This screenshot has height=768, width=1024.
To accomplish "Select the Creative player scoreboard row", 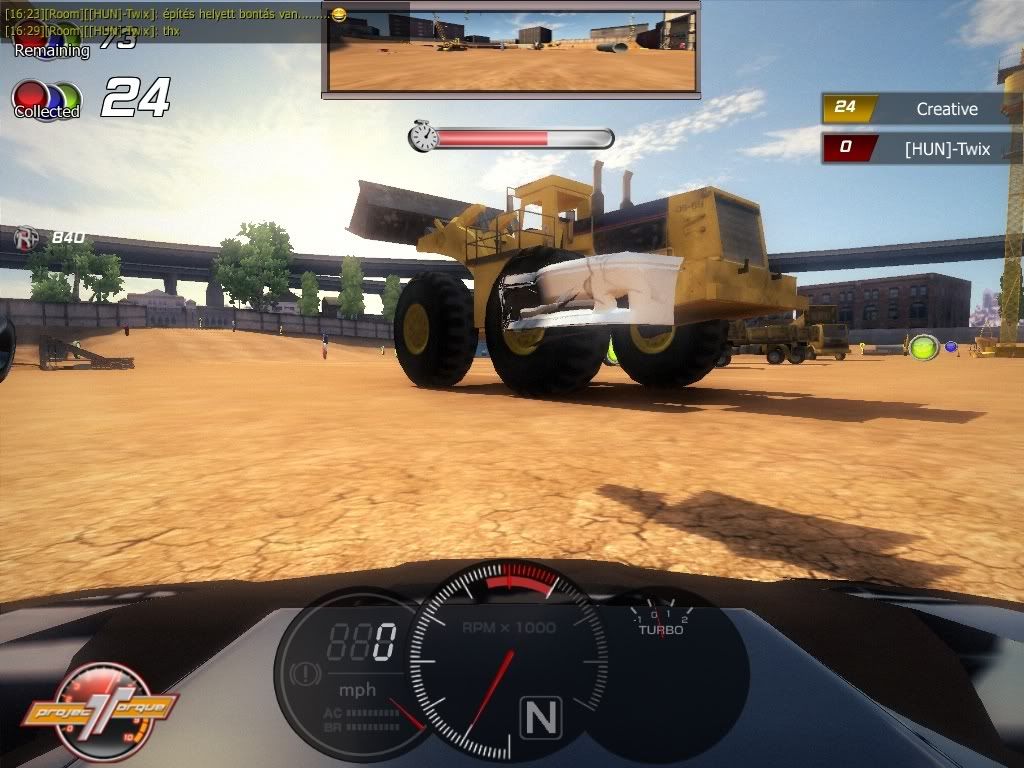I will [920, 108].
